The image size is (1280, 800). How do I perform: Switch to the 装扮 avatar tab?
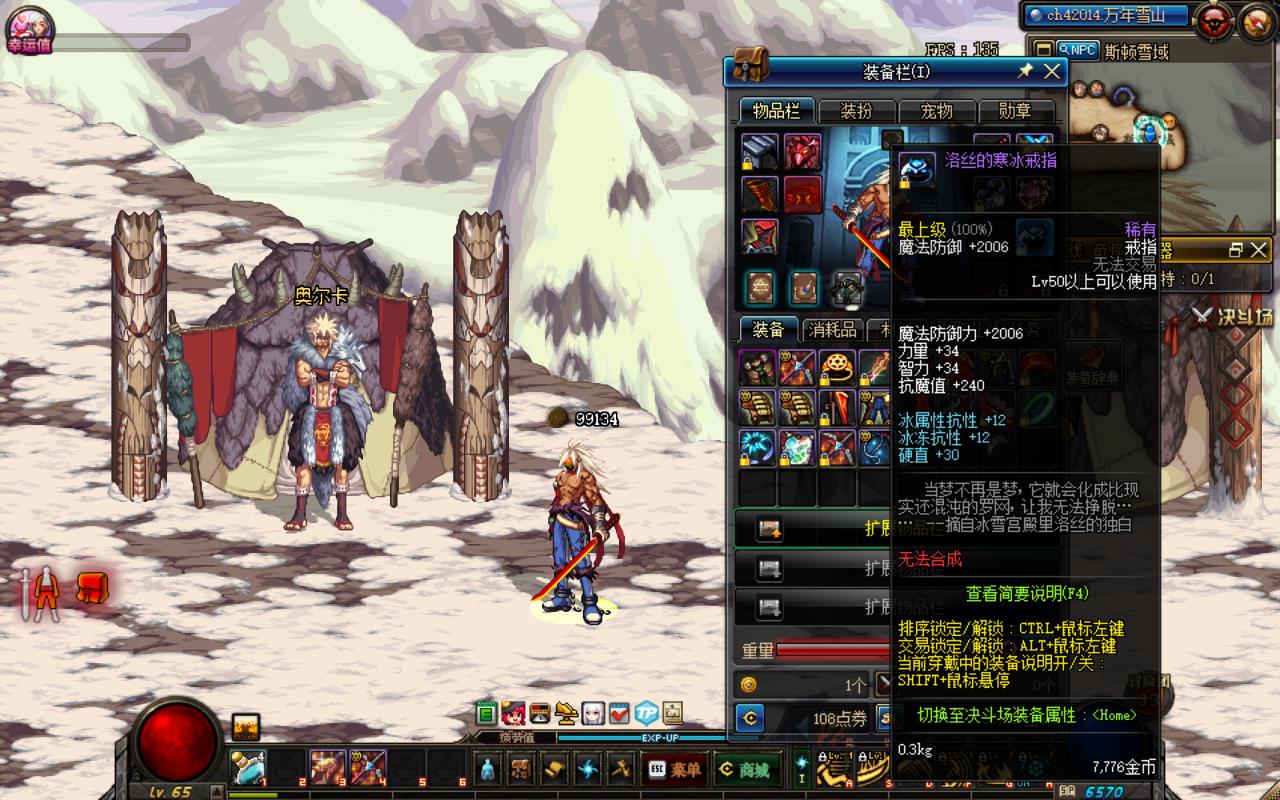pyautogui.click(x=856, y=111)
